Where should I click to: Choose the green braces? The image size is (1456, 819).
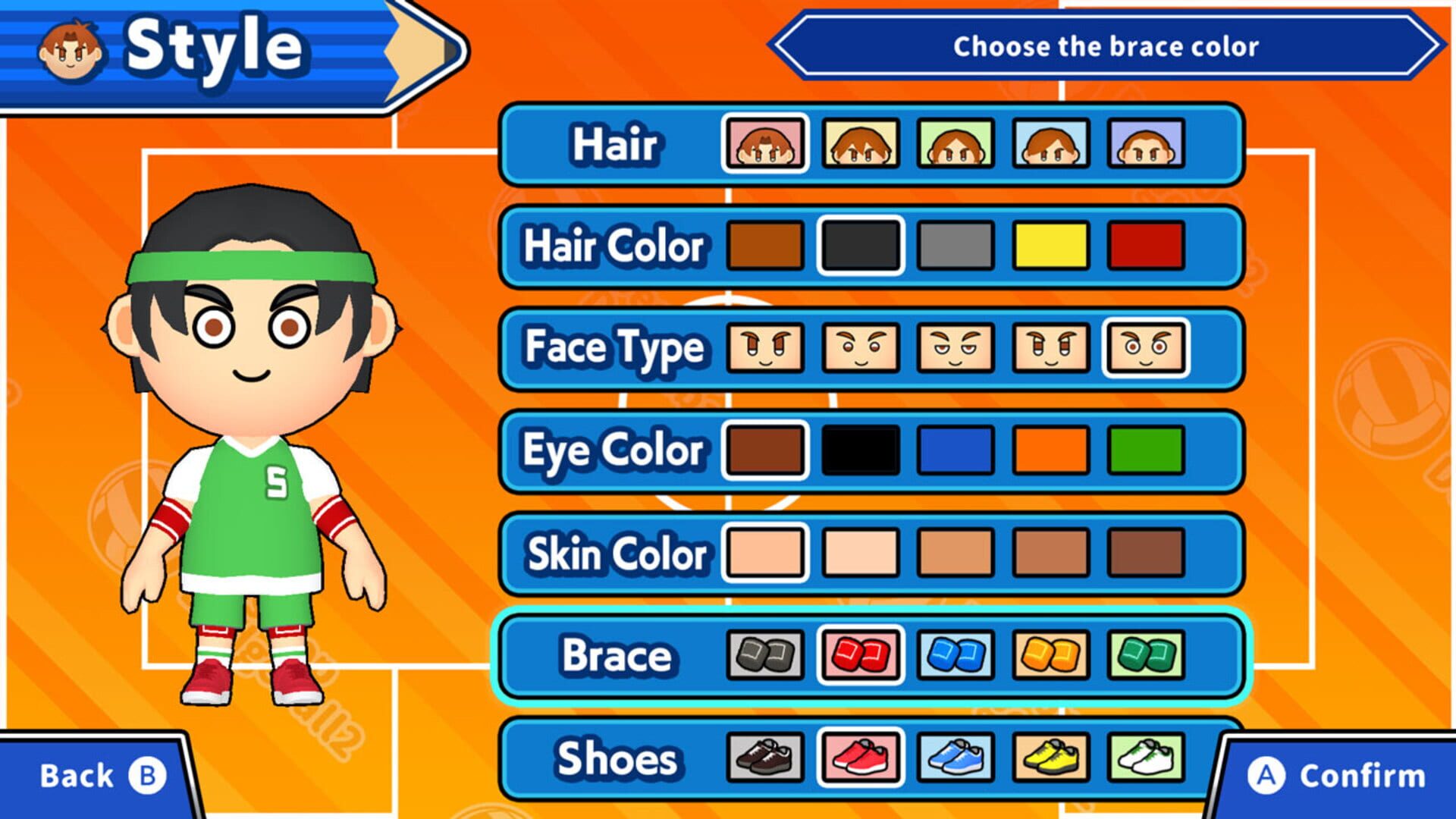pyautogui.click(x=1145, y=656)
